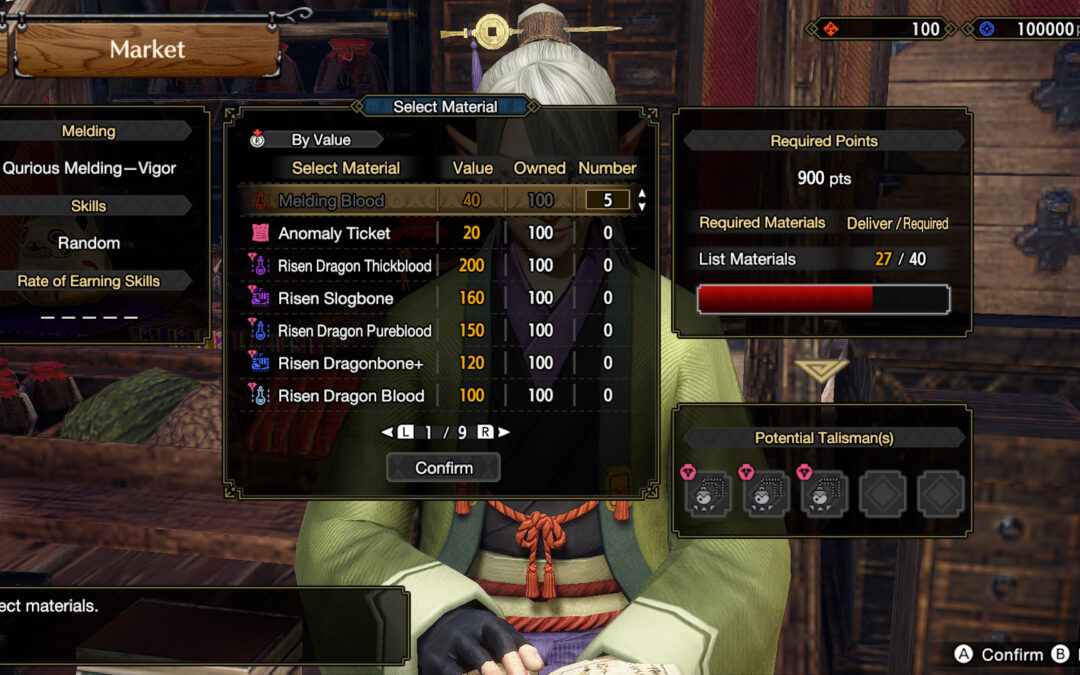Go to the next material page arrow
Image resolution: width=1080 pixels, height=675 pixels.
[x=504, y=432]
